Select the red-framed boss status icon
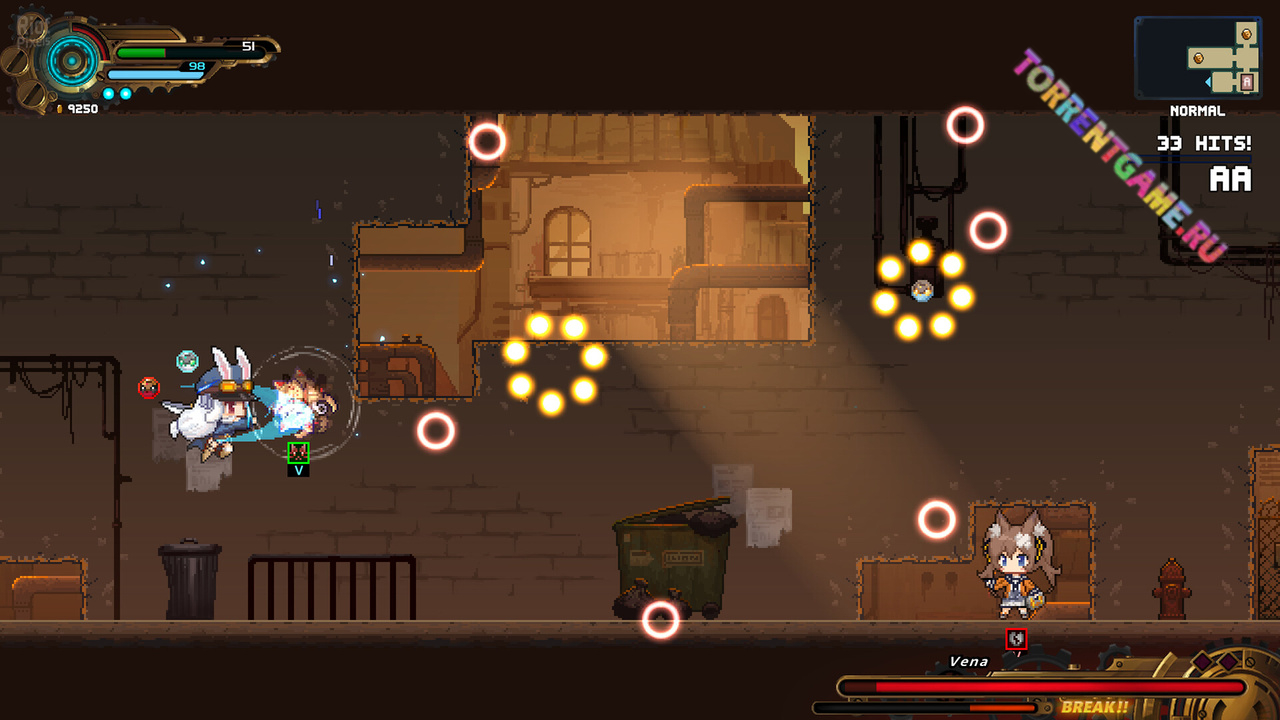The height and width of the screenshot is (720, 1280). tap(1016, 638)
